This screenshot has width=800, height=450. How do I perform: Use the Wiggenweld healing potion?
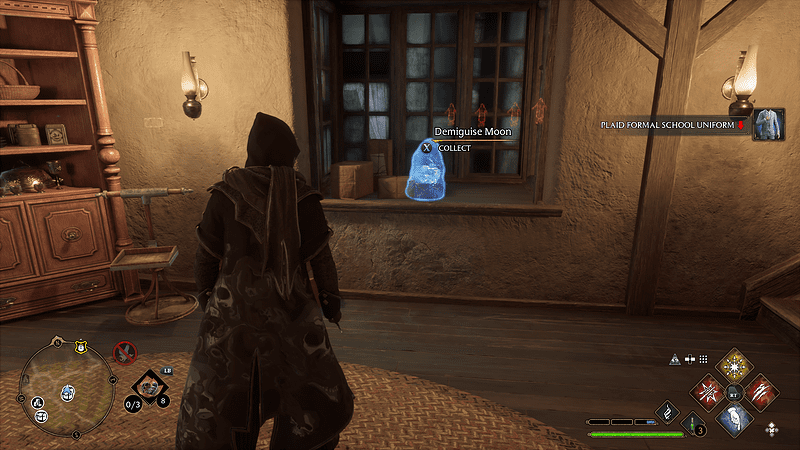coord(693,422)
